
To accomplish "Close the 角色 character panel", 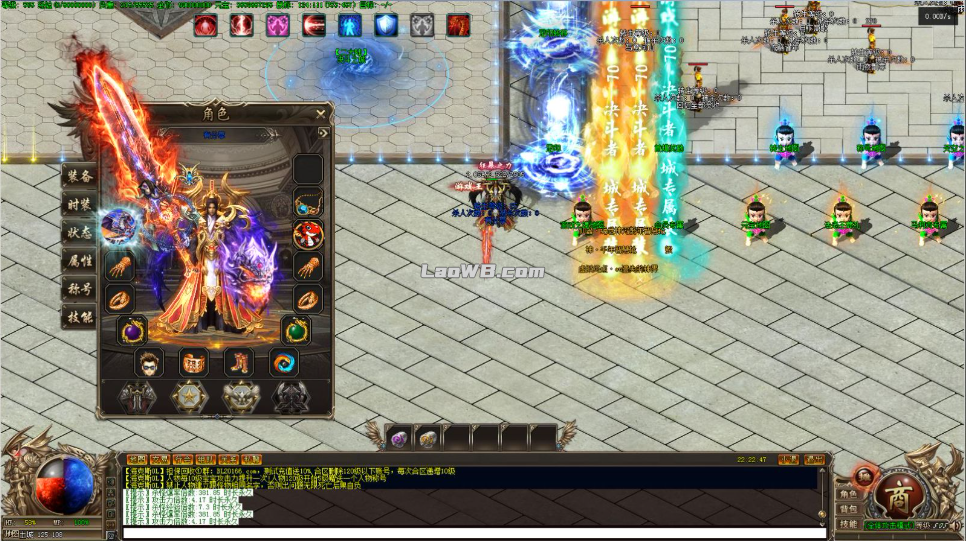I will click(320, 113).
